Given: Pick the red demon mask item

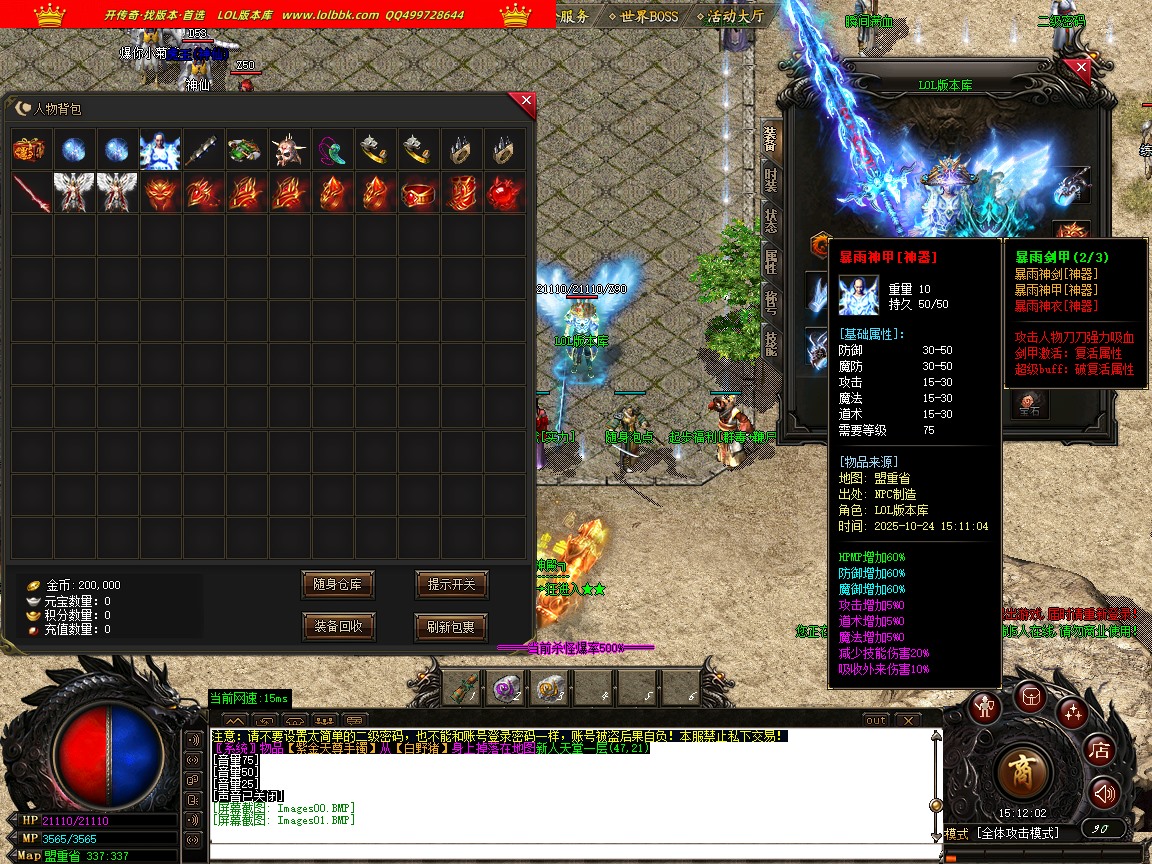Looking at the screenshot, I should tap(161, 193).
